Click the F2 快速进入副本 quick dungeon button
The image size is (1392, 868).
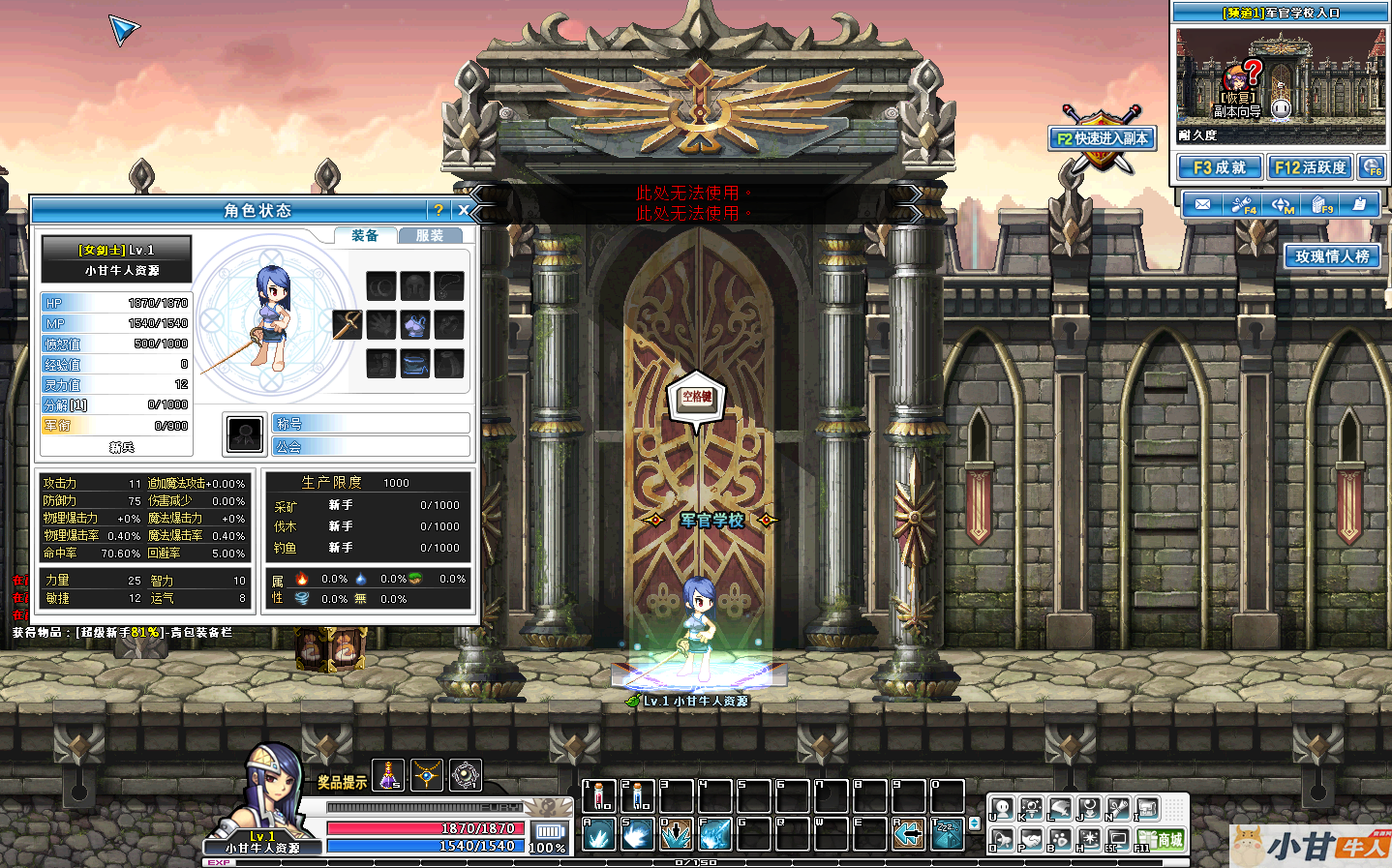1103,138
